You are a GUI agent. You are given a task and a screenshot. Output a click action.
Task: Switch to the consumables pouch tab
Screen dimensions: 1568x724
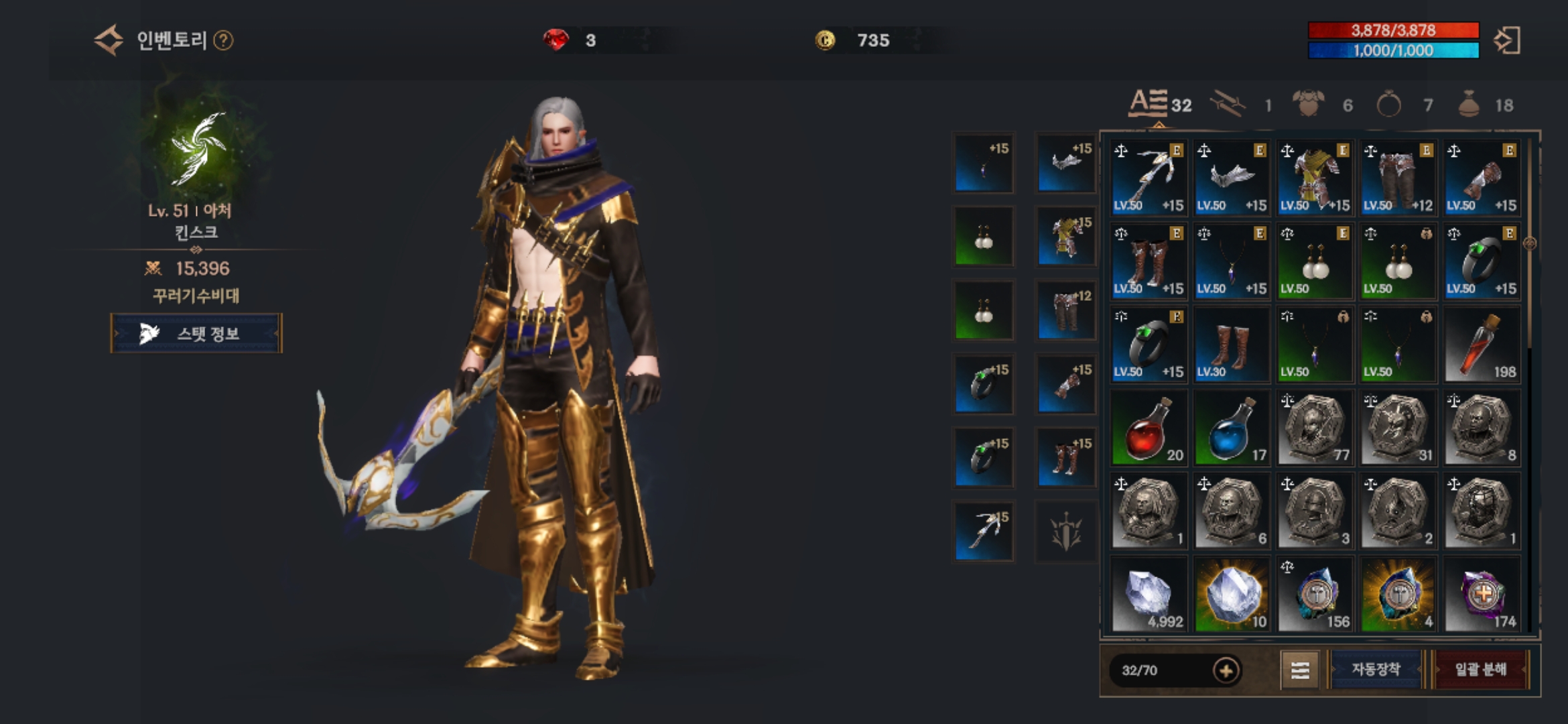point(1469,105)
